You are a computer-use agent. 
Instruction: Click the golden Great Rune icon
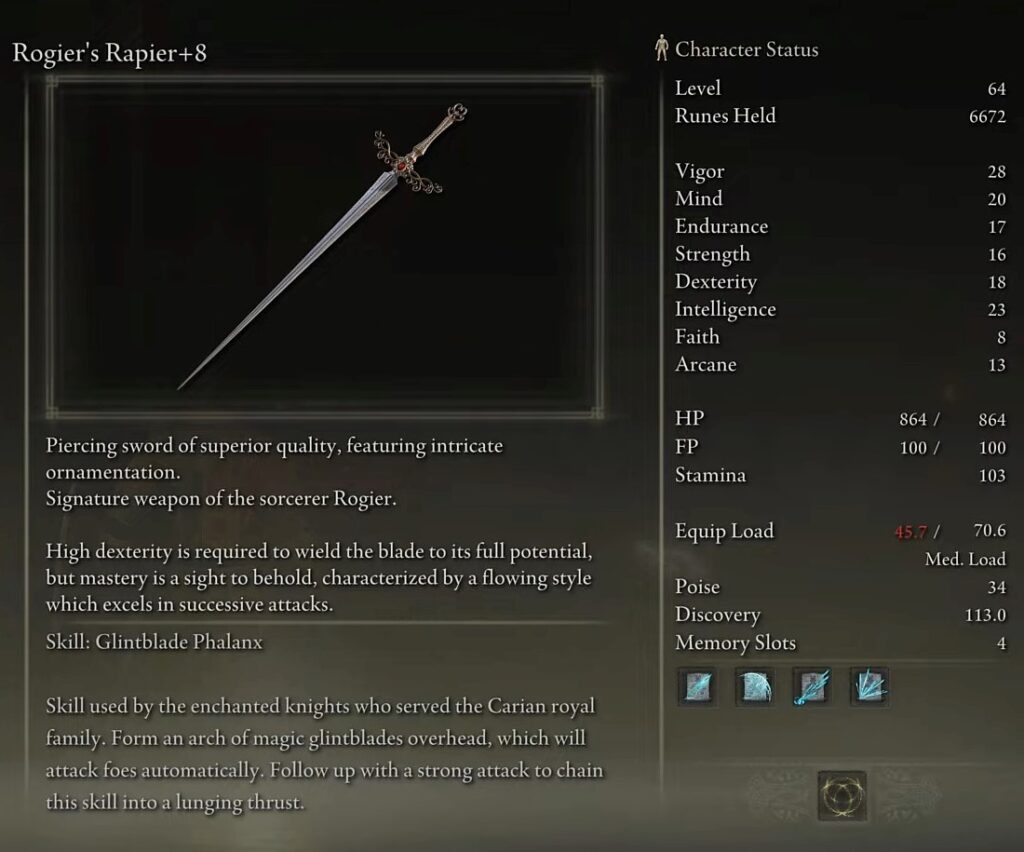coord(841,795)
